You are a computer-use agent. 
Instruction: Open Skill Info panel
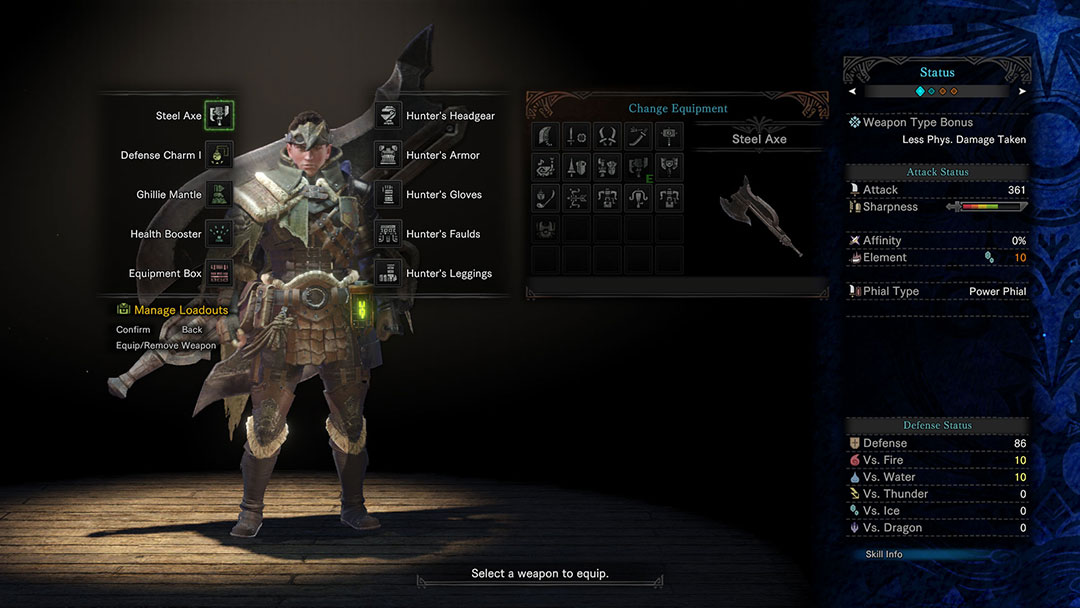pos(884,554)
